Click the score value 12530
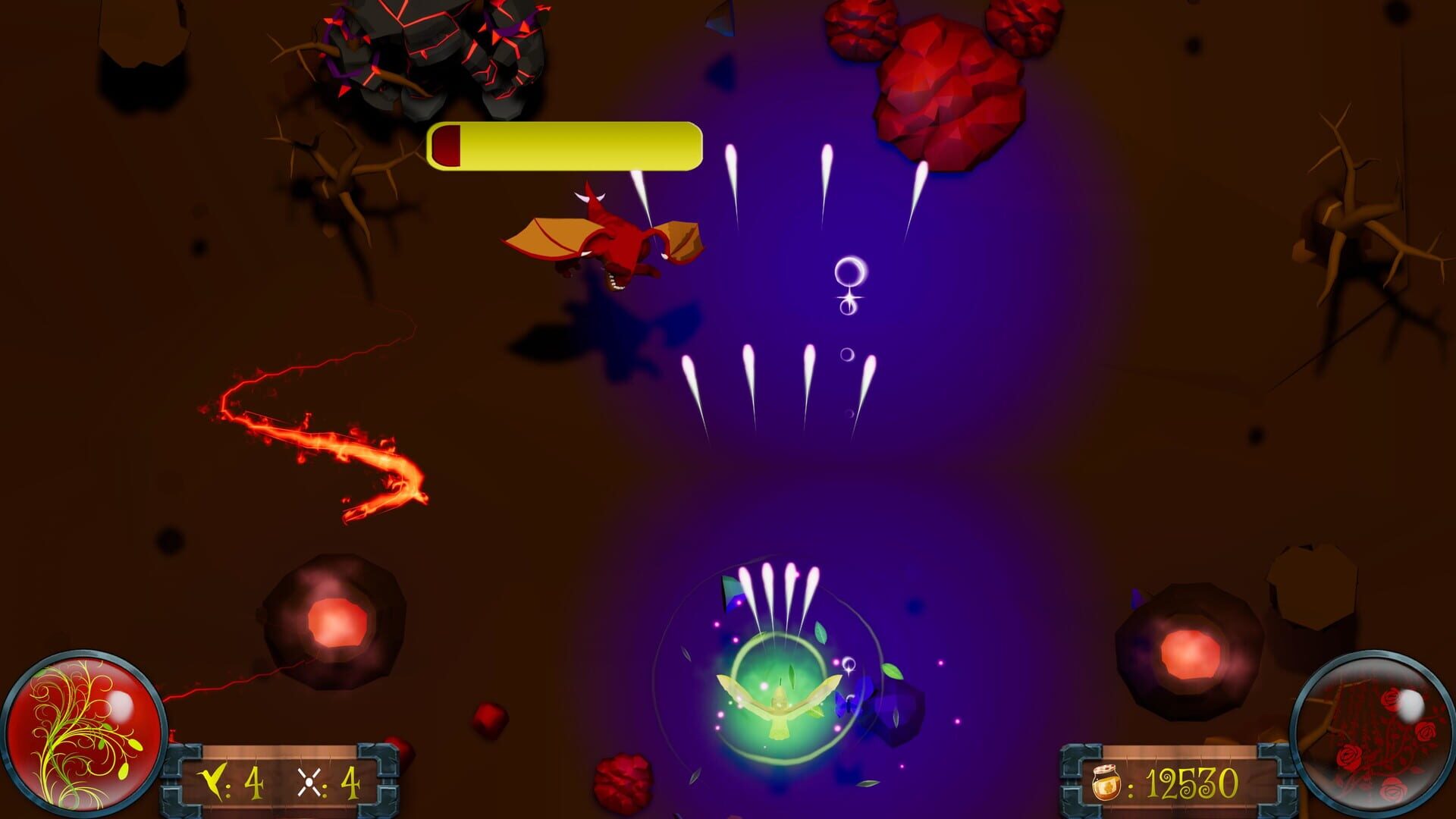The height and width of the screenshot is (819, 1456). pyautogui.click(x=1194, y=783)
